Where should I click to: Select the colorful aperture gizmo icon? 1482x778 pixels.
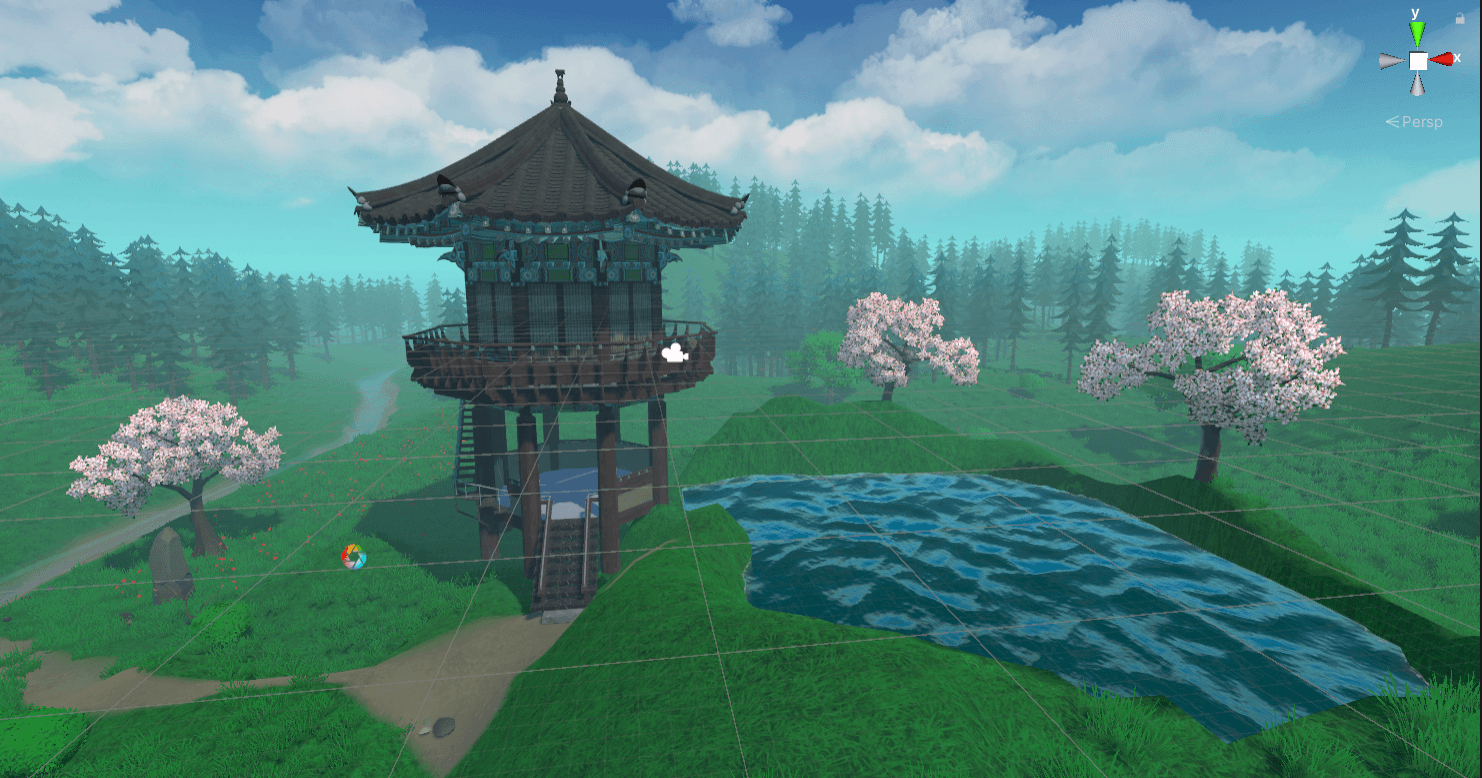tap(353, 557)
